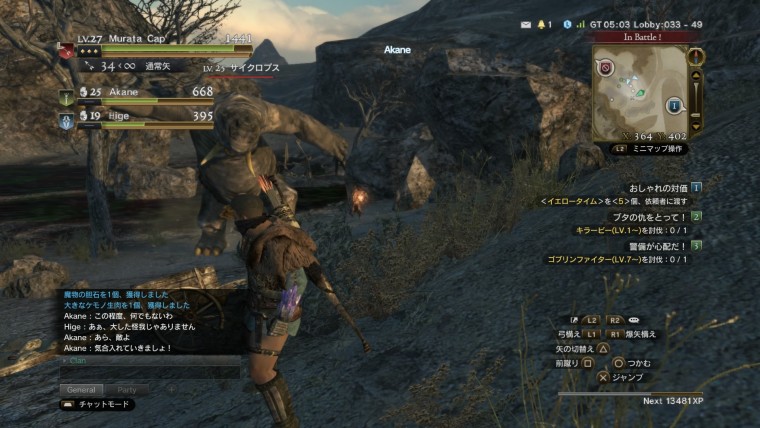Select the blue quest marker numbered 1 on minimap
The image size is (760, 428).
coord(674,104)
